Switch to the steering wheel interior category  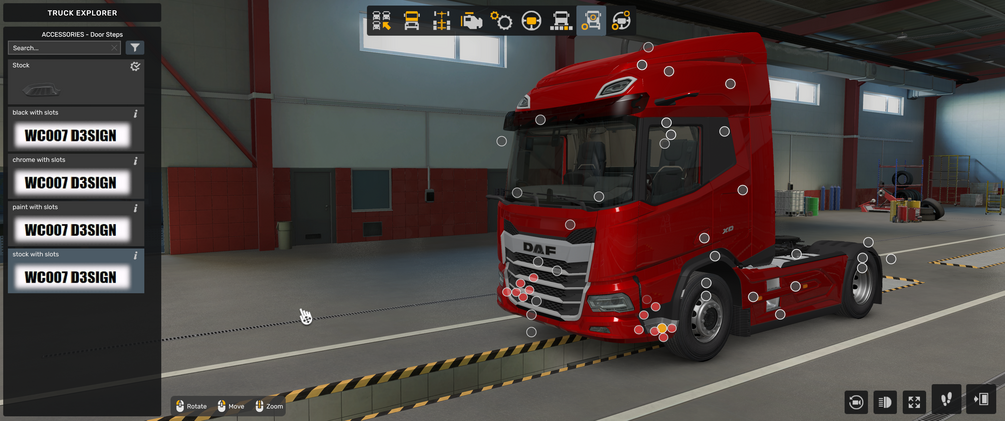pyautogui.click(x=531, y=21)
